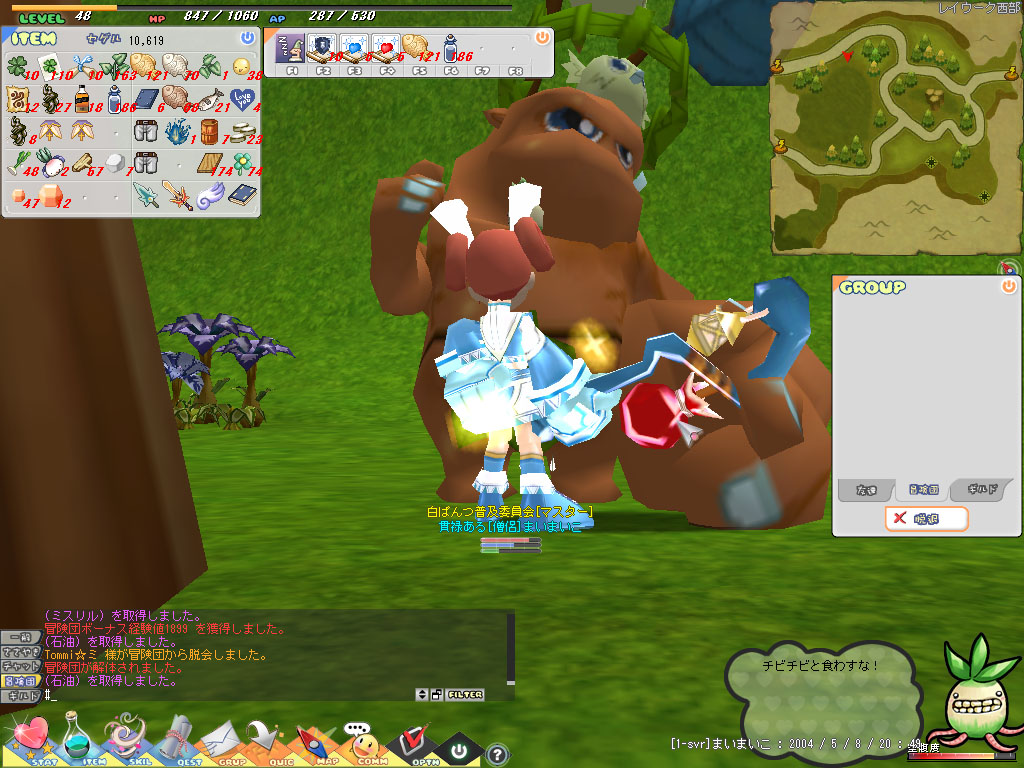Open the QEST quest scroll menu

tap(175, 740)
